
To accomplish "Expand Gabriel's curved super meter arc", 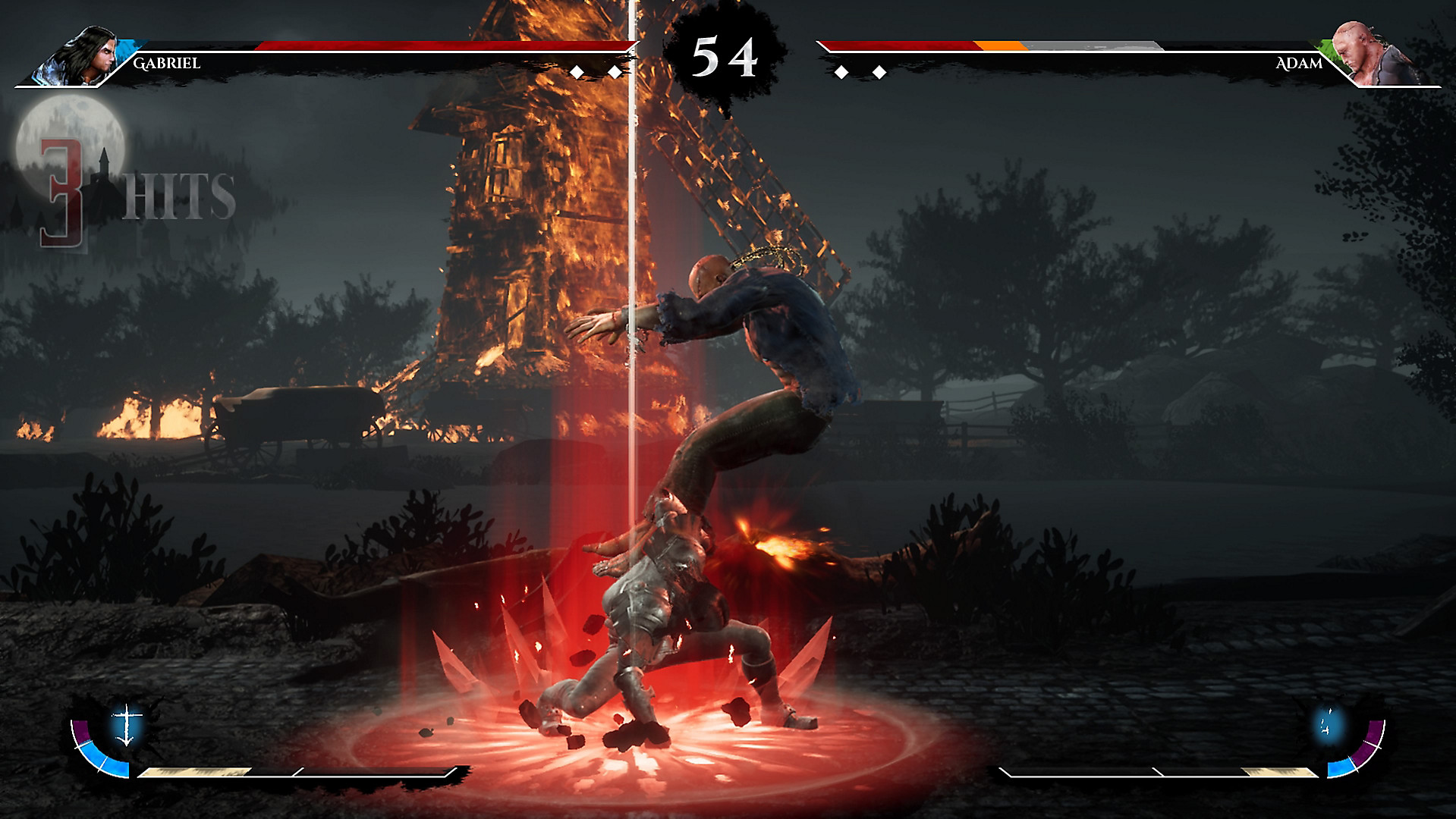I will pos(97,758).
